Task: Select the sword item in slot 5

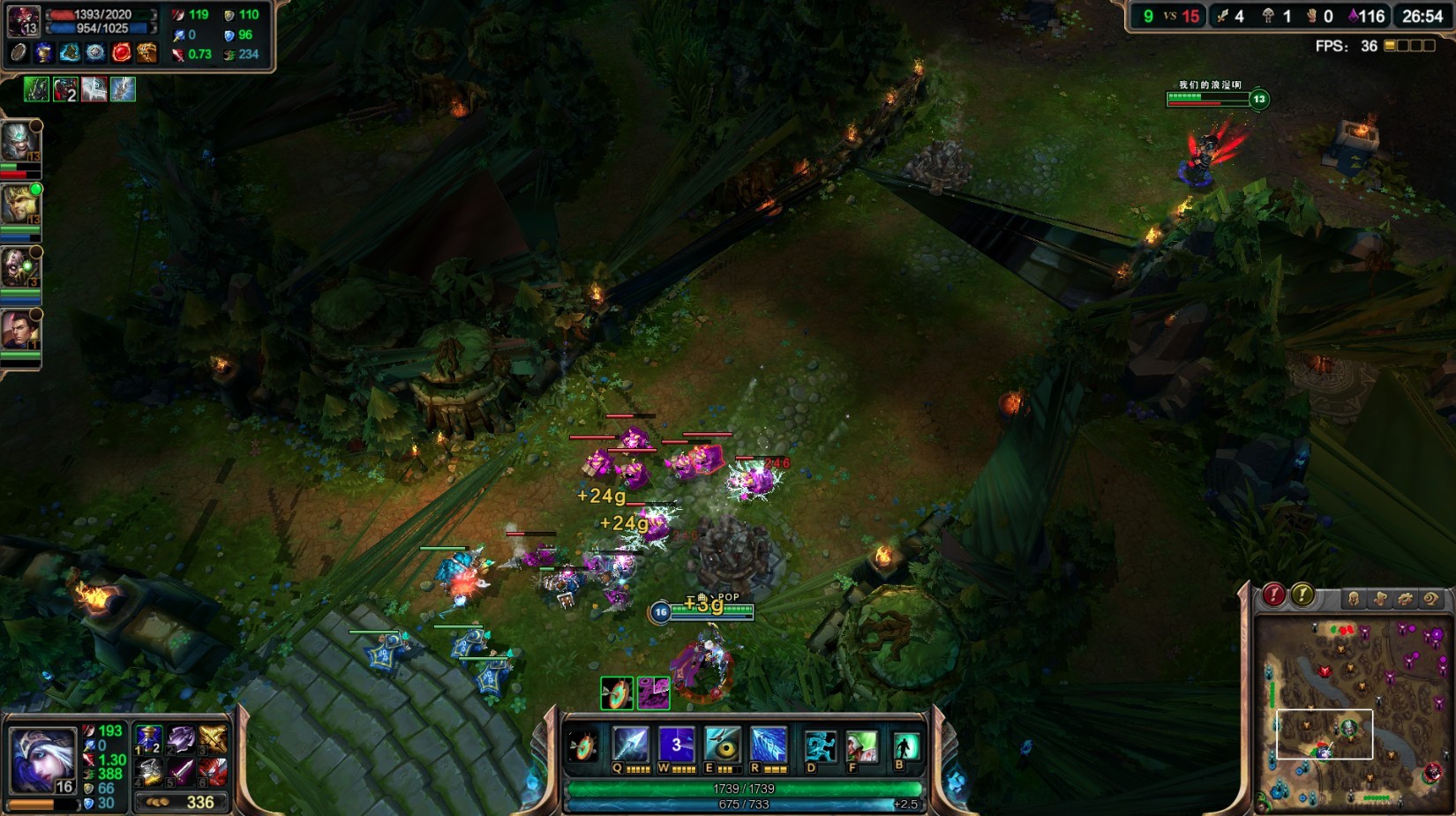Action: (181, 772)
